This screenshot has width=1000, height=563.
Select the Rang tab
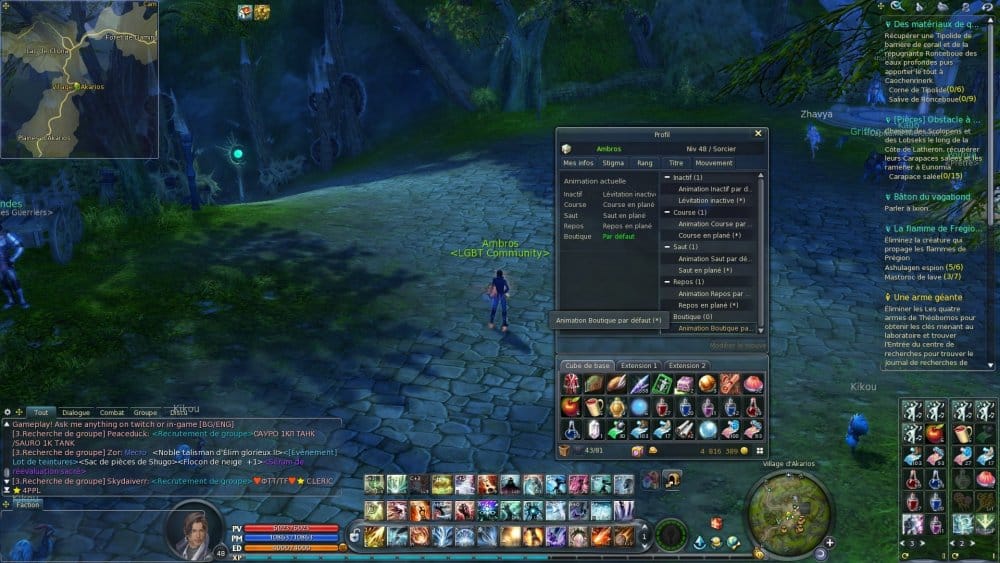pos(644,162)
